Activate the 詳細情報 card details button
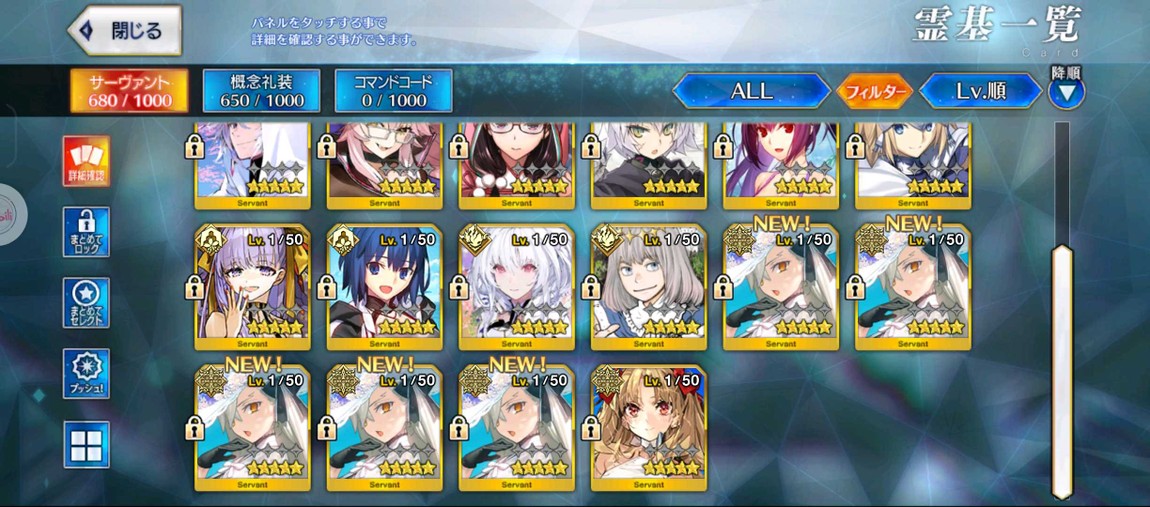Screen dimensions: 1150x507 click(x=86, y=161)
